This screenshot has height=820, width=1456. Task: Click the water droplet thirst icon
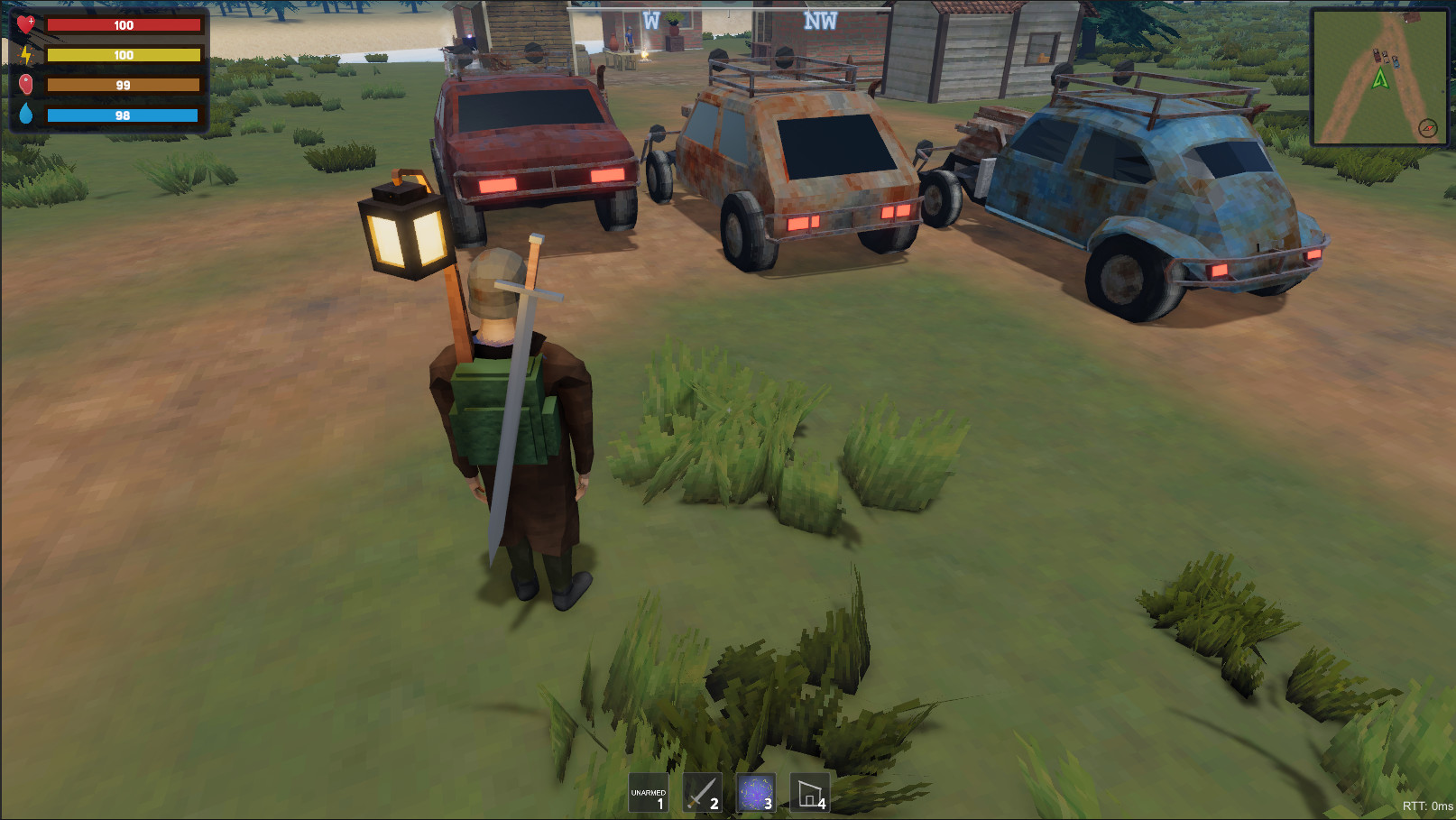[x=27, y=115]
